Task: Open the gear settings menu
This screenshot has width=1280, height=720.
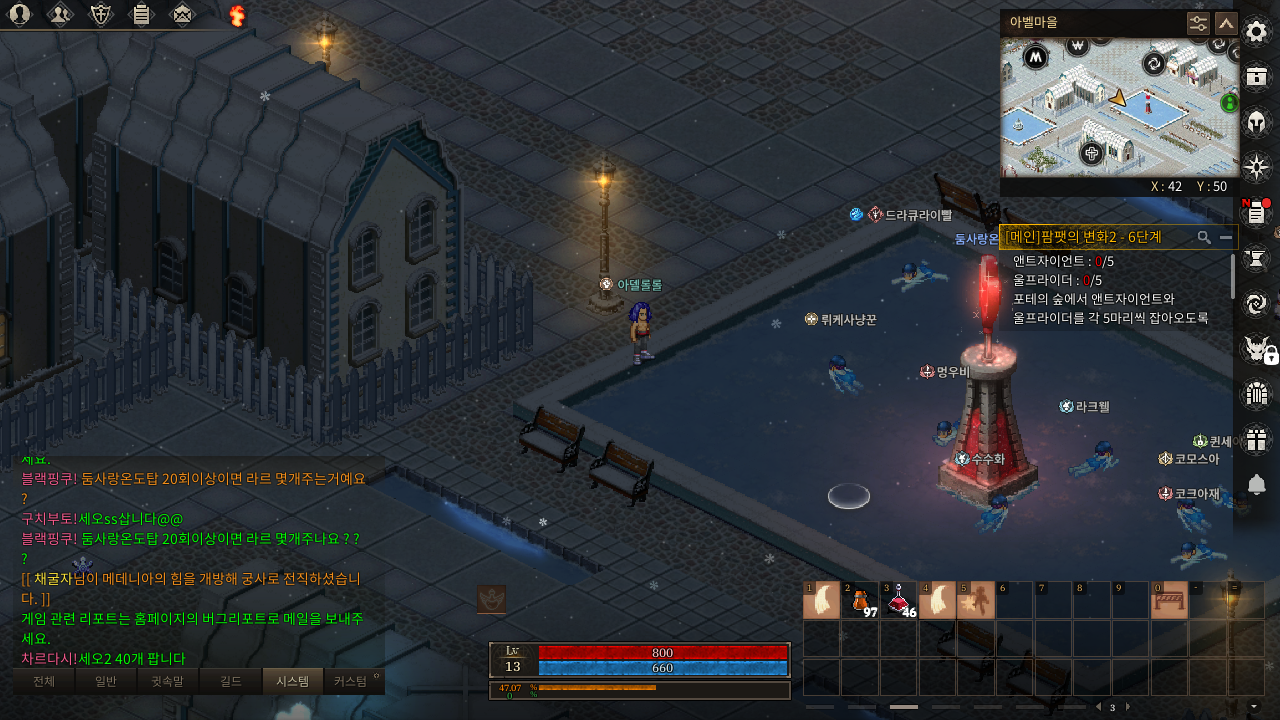Action: pyautogui.click(x=1256, y=32)
